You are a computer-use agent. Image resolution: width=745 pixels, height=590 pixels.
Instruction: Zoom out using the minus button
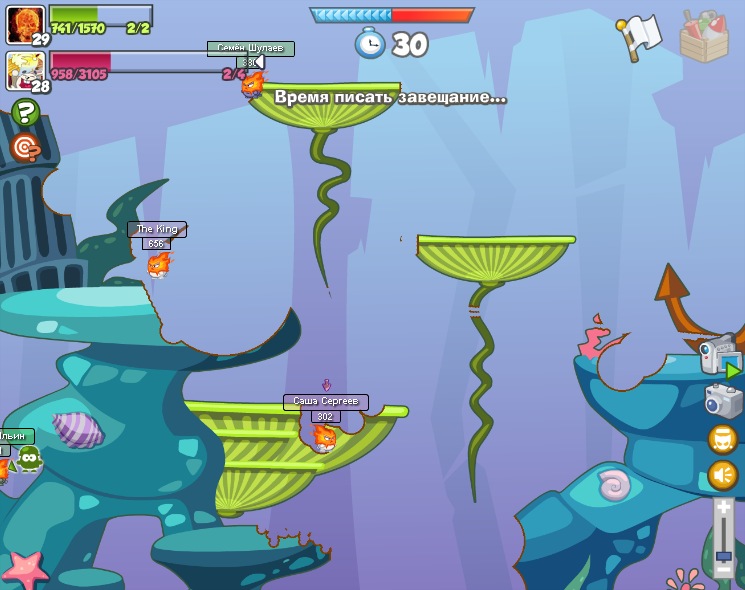tap(724, 571)
